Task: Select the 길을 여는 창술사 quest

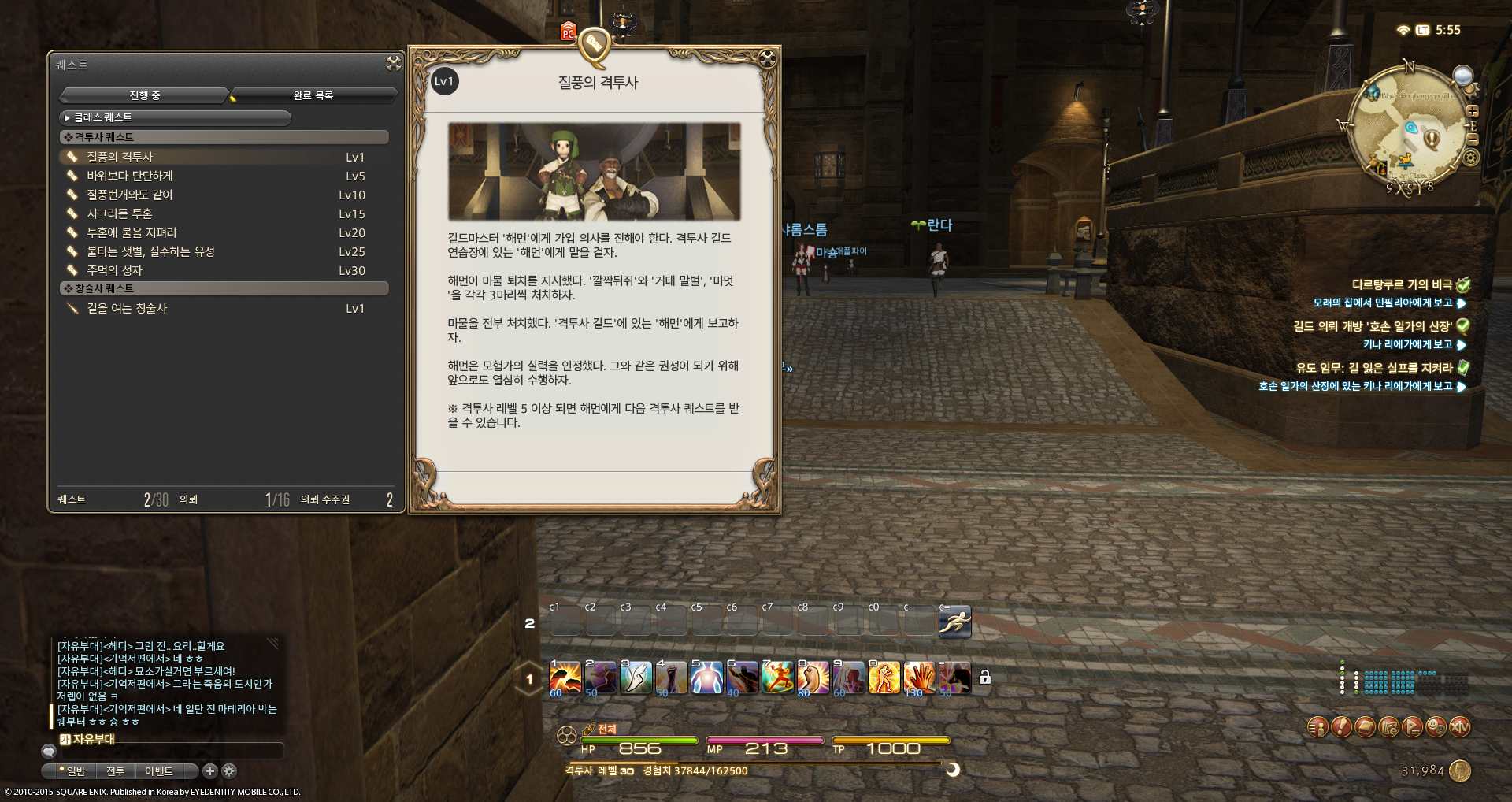Action: (127, 308)
